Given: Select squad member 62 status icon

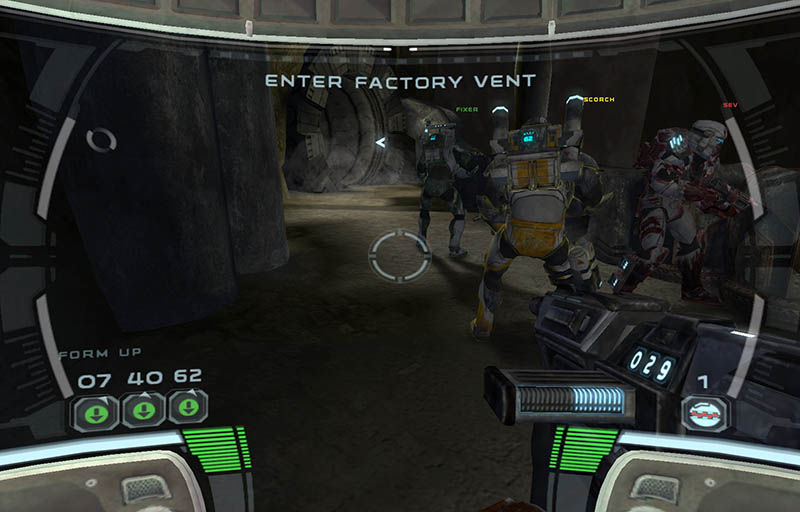Looking at the screenshot, I should coord(187,409).
